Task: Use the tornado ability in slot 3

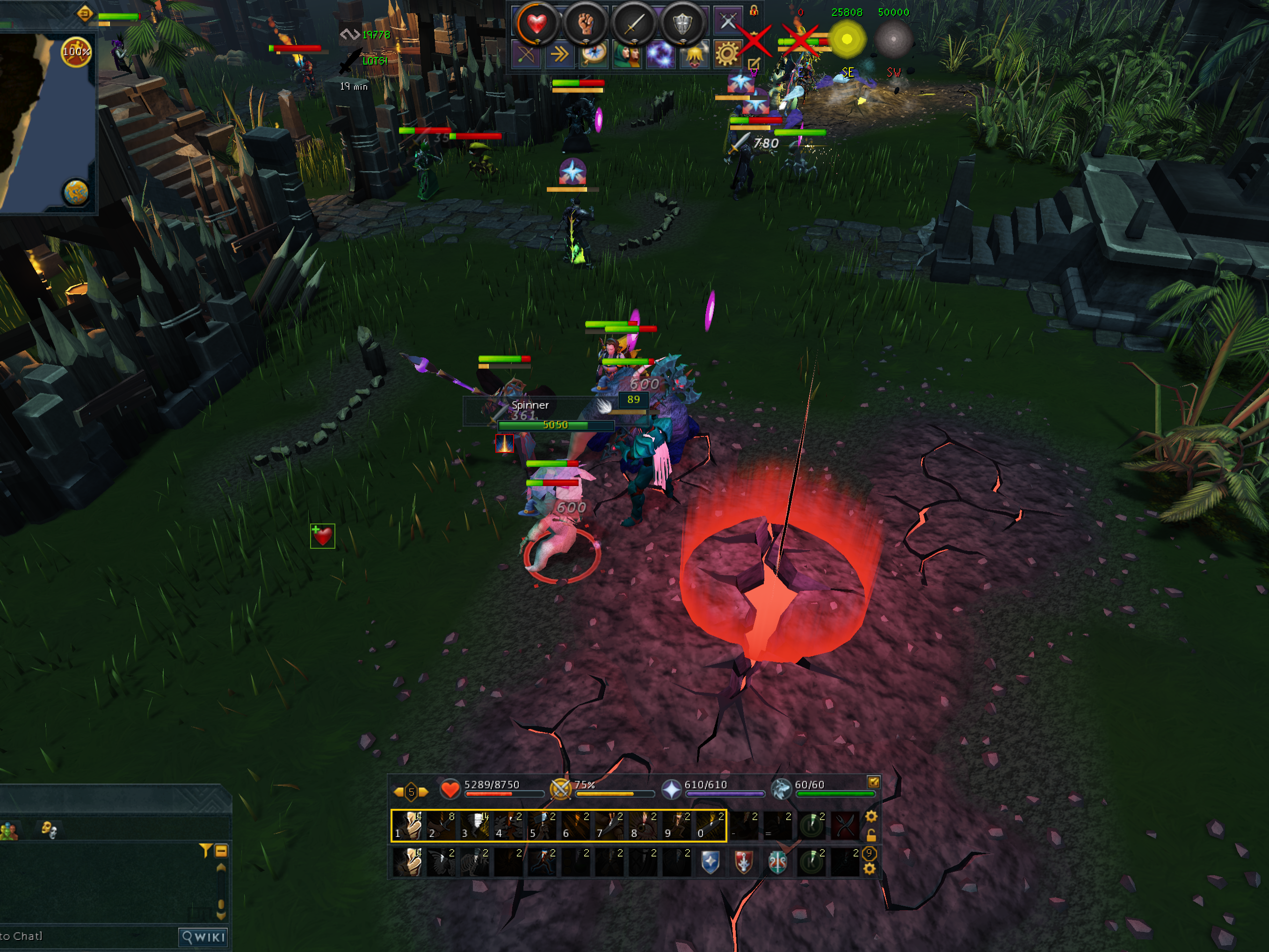Action: [x=476, y=825]
